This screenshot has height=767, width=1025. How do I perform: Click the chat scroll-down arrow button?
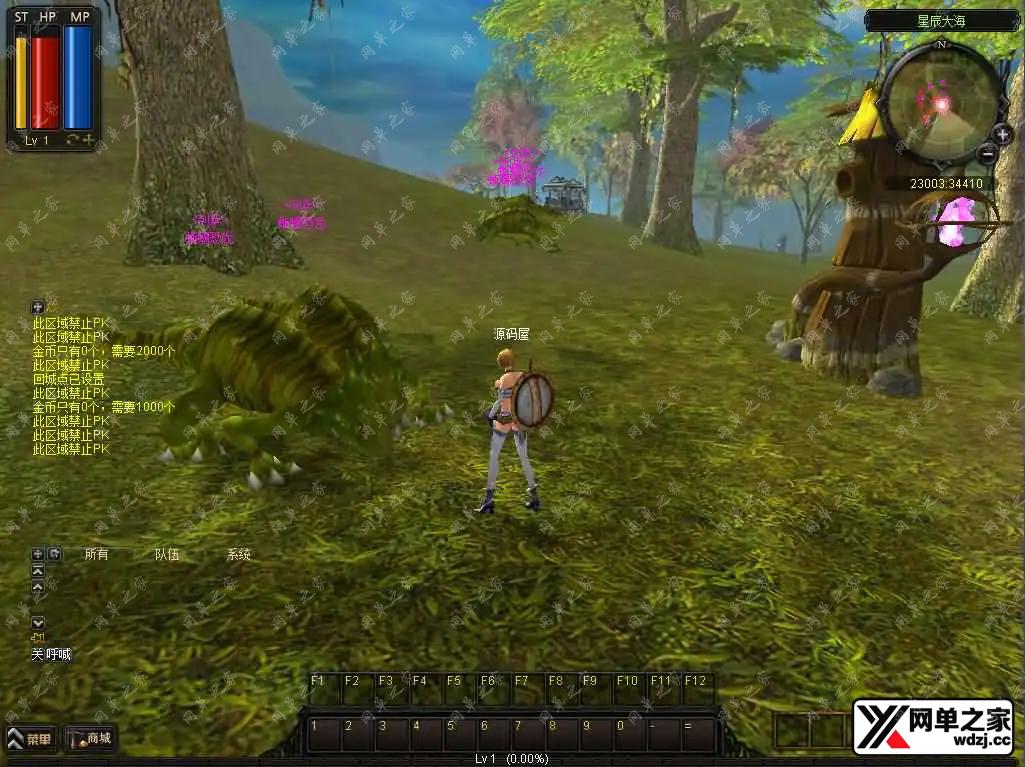38,622
